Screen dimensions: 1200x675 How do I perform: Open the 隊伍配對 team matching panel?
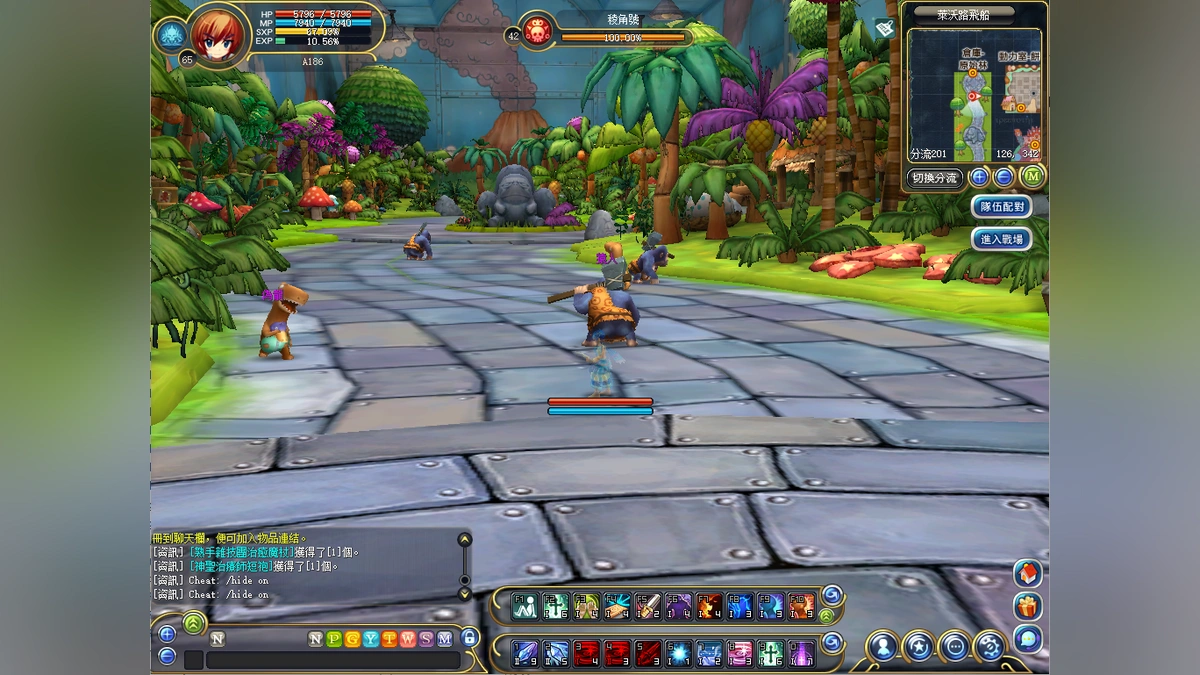click(1001, 207)
